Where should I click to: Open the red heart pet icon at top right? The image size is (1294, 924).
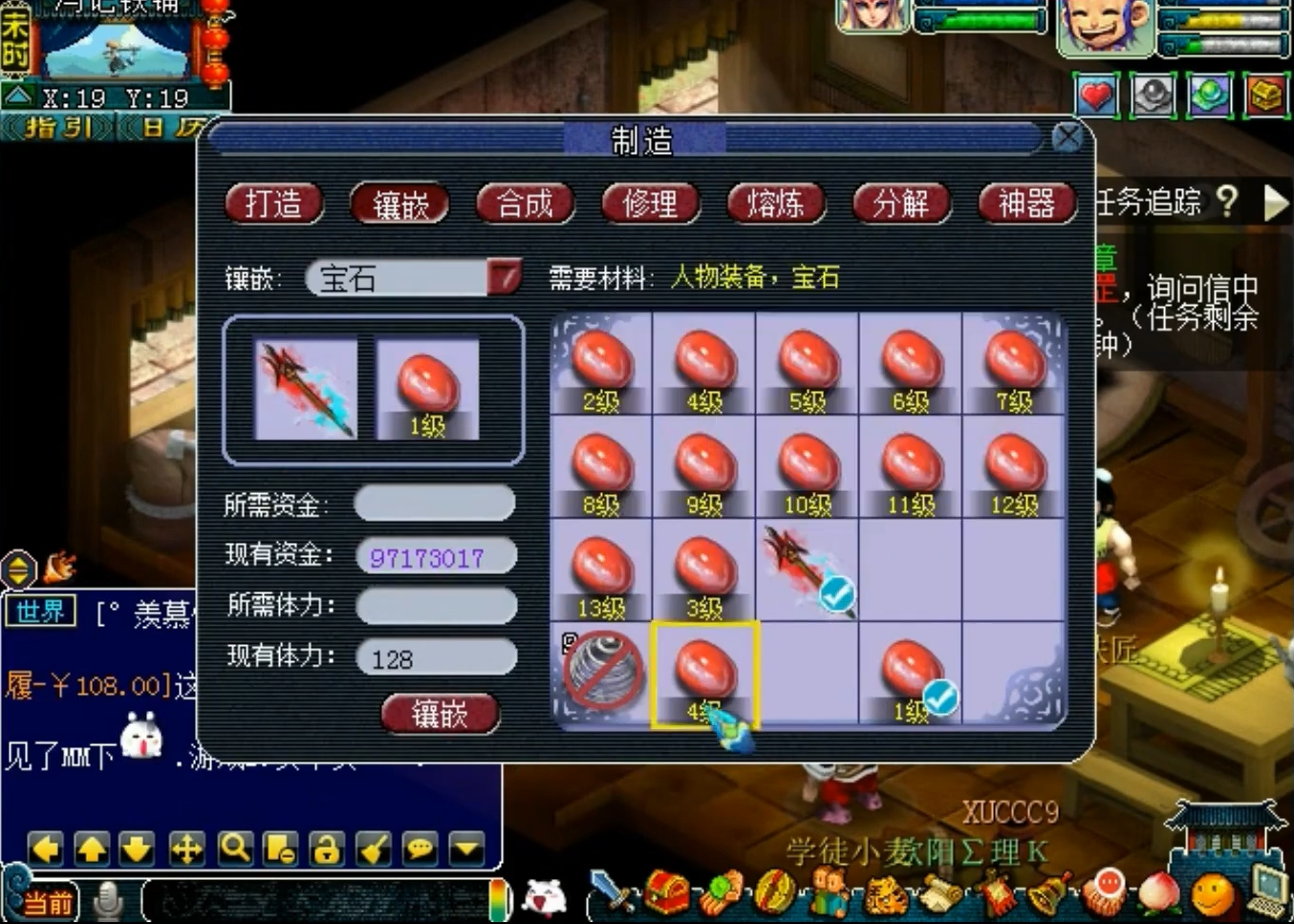point(1096,96)
